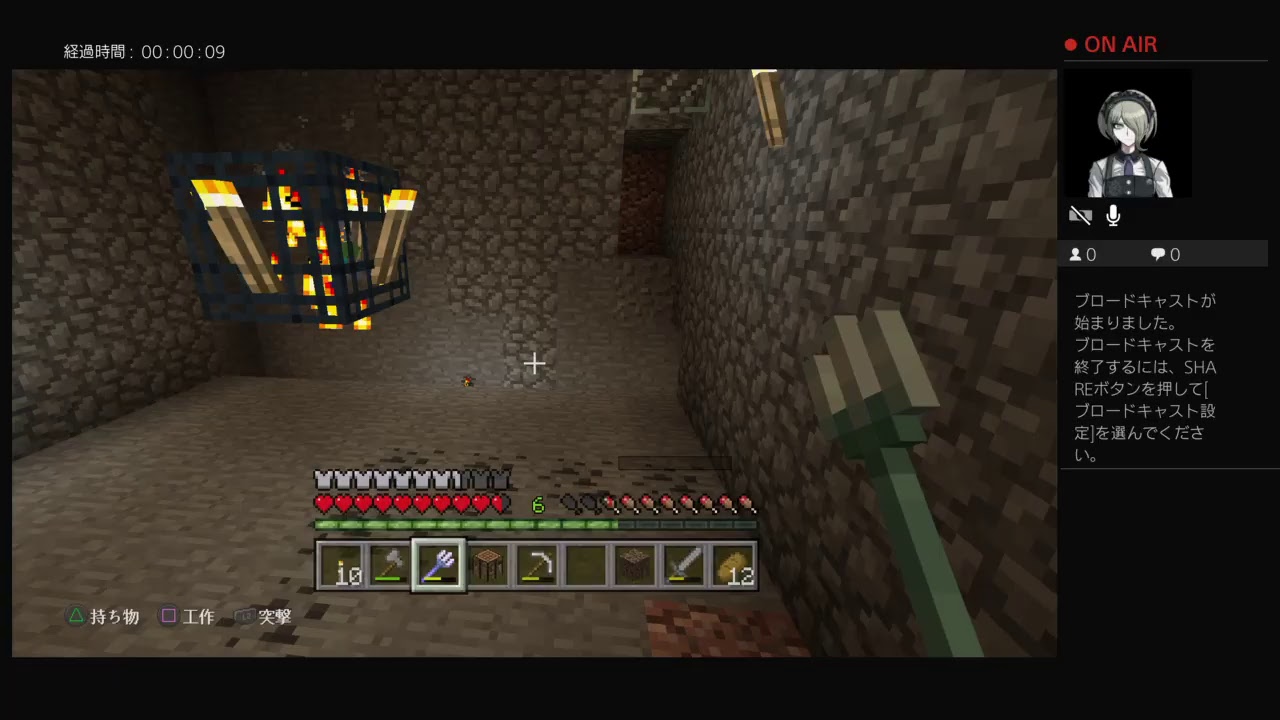This screenshot has width=1280, height=720.
Task: Select the empty hotbar slot
Action: 586,565
